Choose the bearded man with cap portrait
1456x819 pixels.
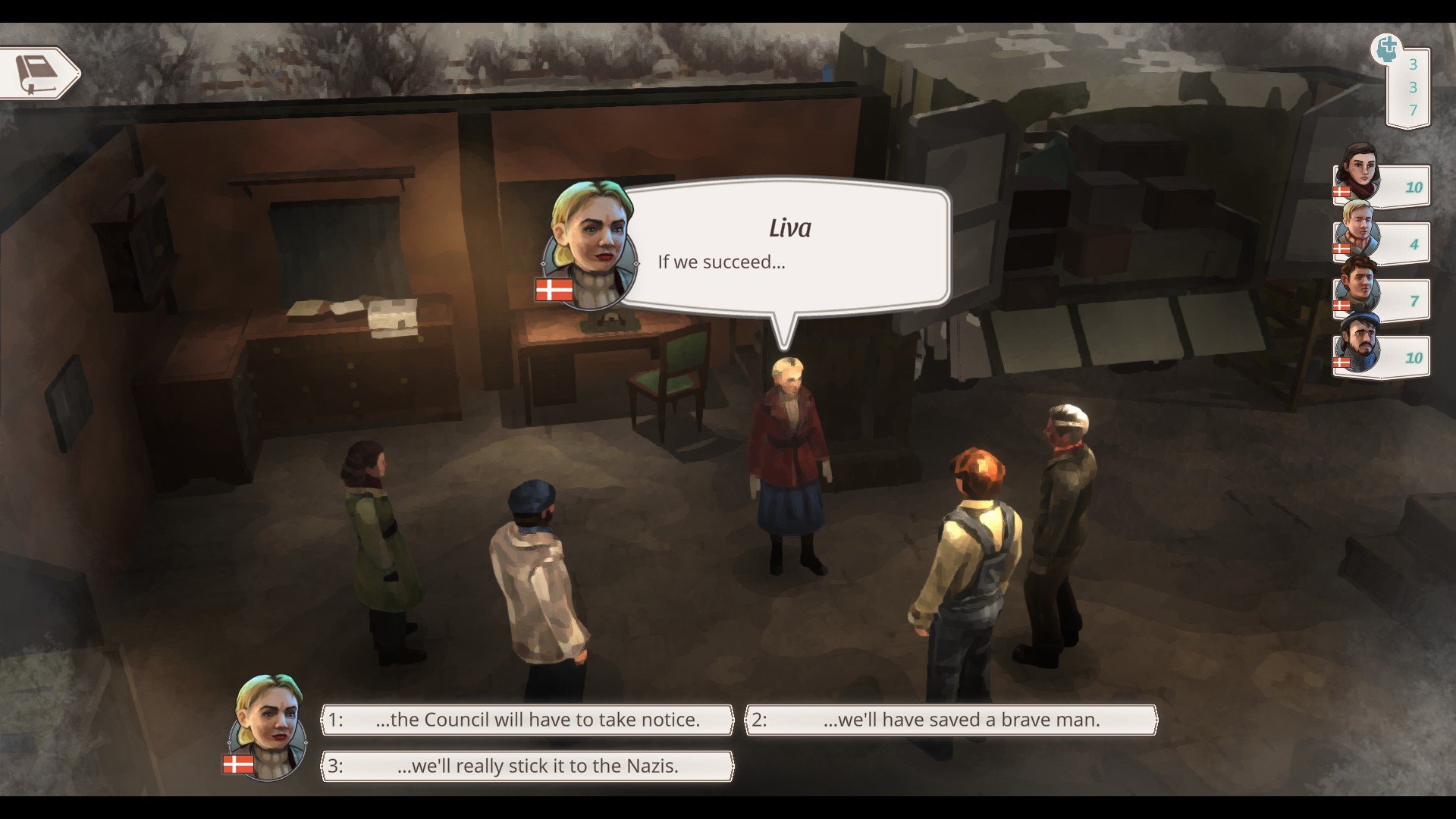(1358, 344)
